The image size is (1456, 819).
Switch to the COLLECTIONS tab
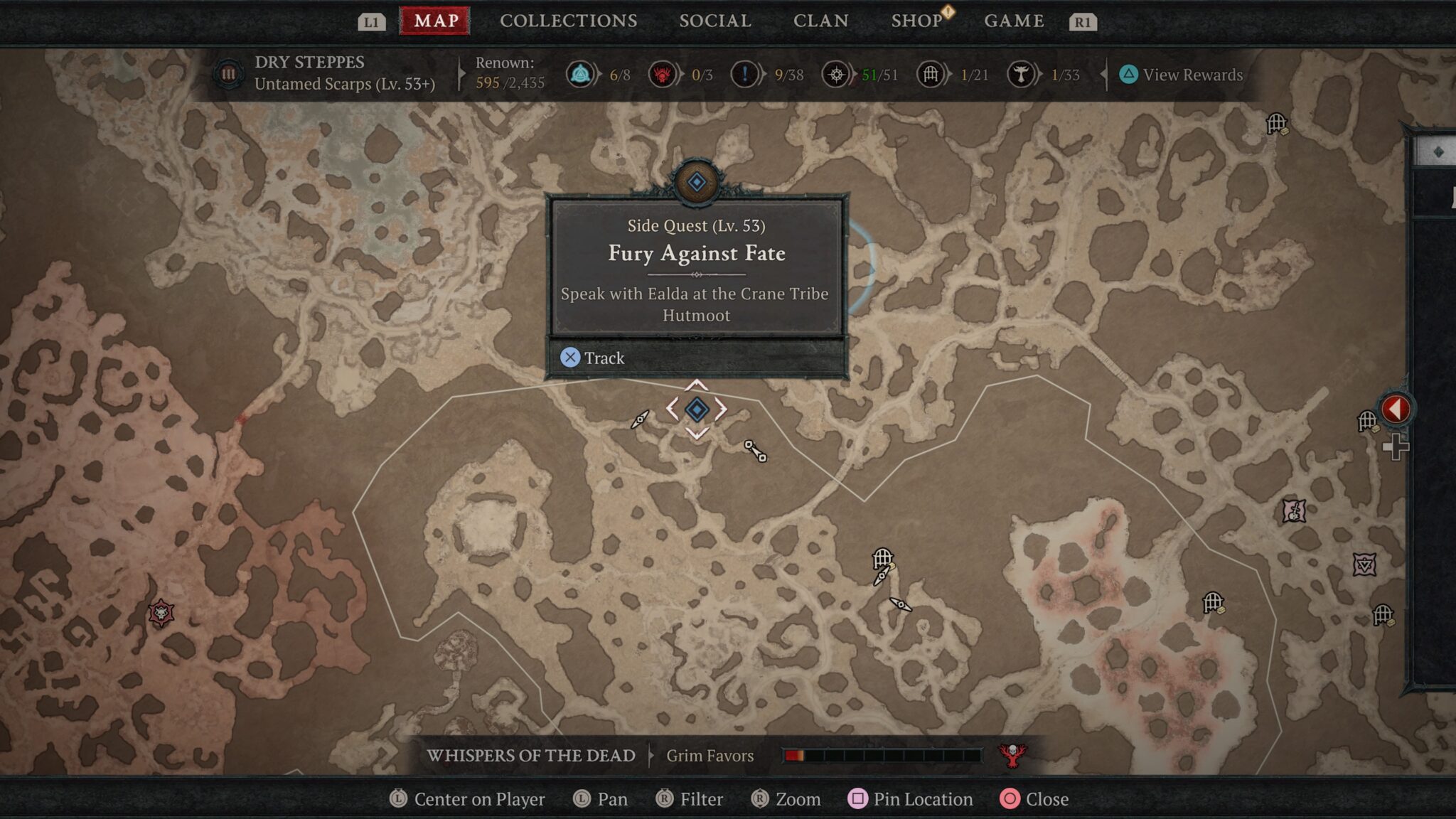(x=568, y=21)
